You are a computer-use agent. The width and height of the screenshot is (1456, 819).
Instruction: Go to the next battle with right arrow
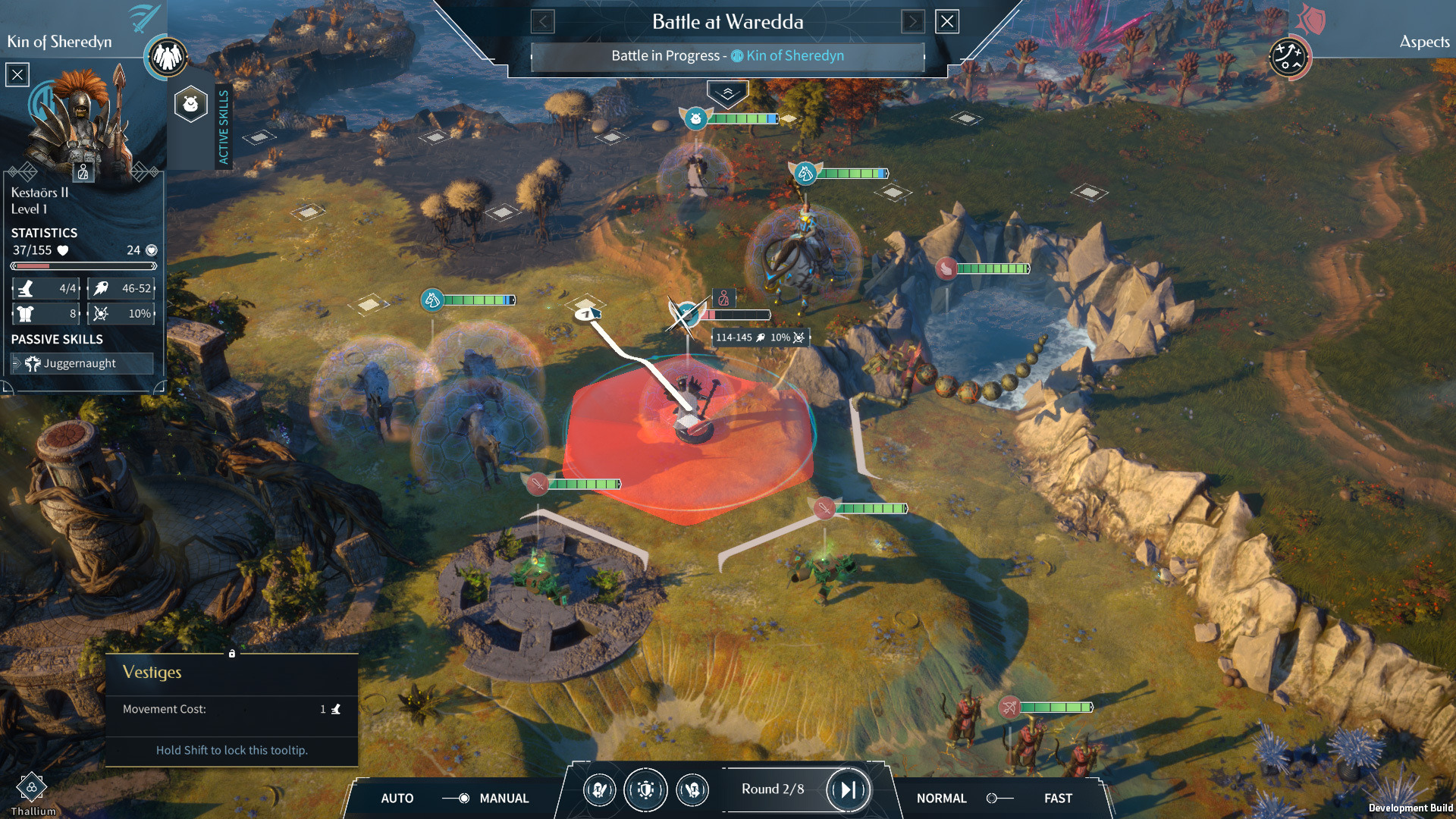913,22
